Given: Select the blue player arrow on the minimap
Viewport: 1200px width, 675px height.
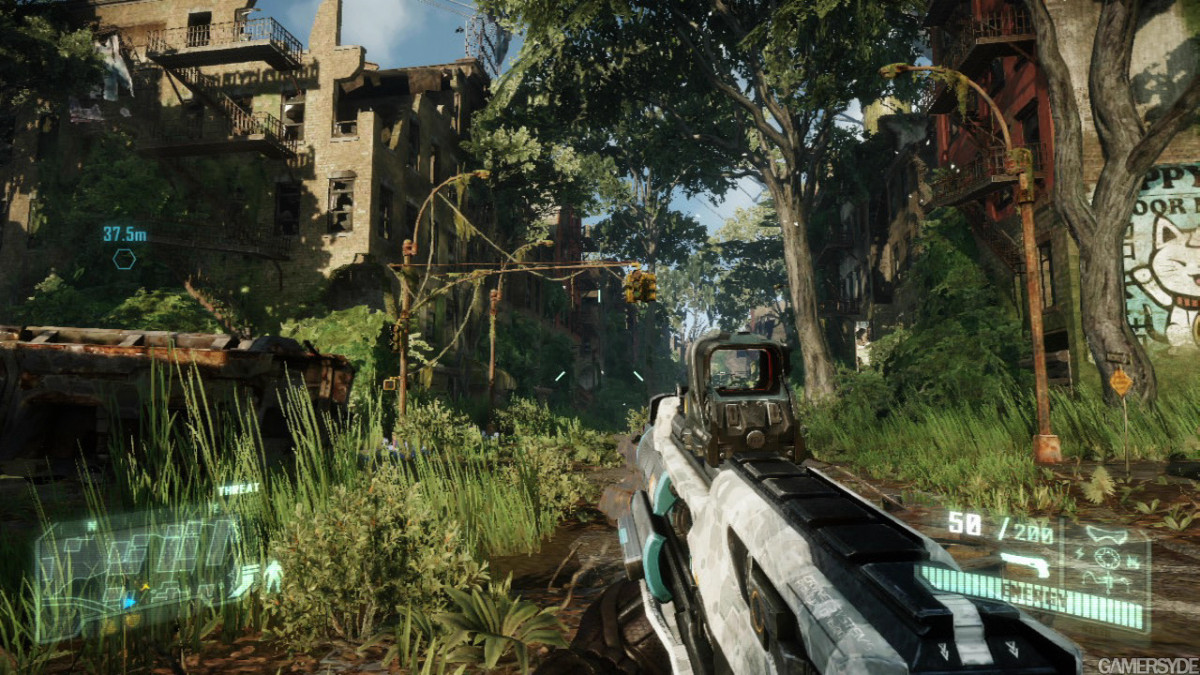Looking at the screenshot, I should 129,602.
